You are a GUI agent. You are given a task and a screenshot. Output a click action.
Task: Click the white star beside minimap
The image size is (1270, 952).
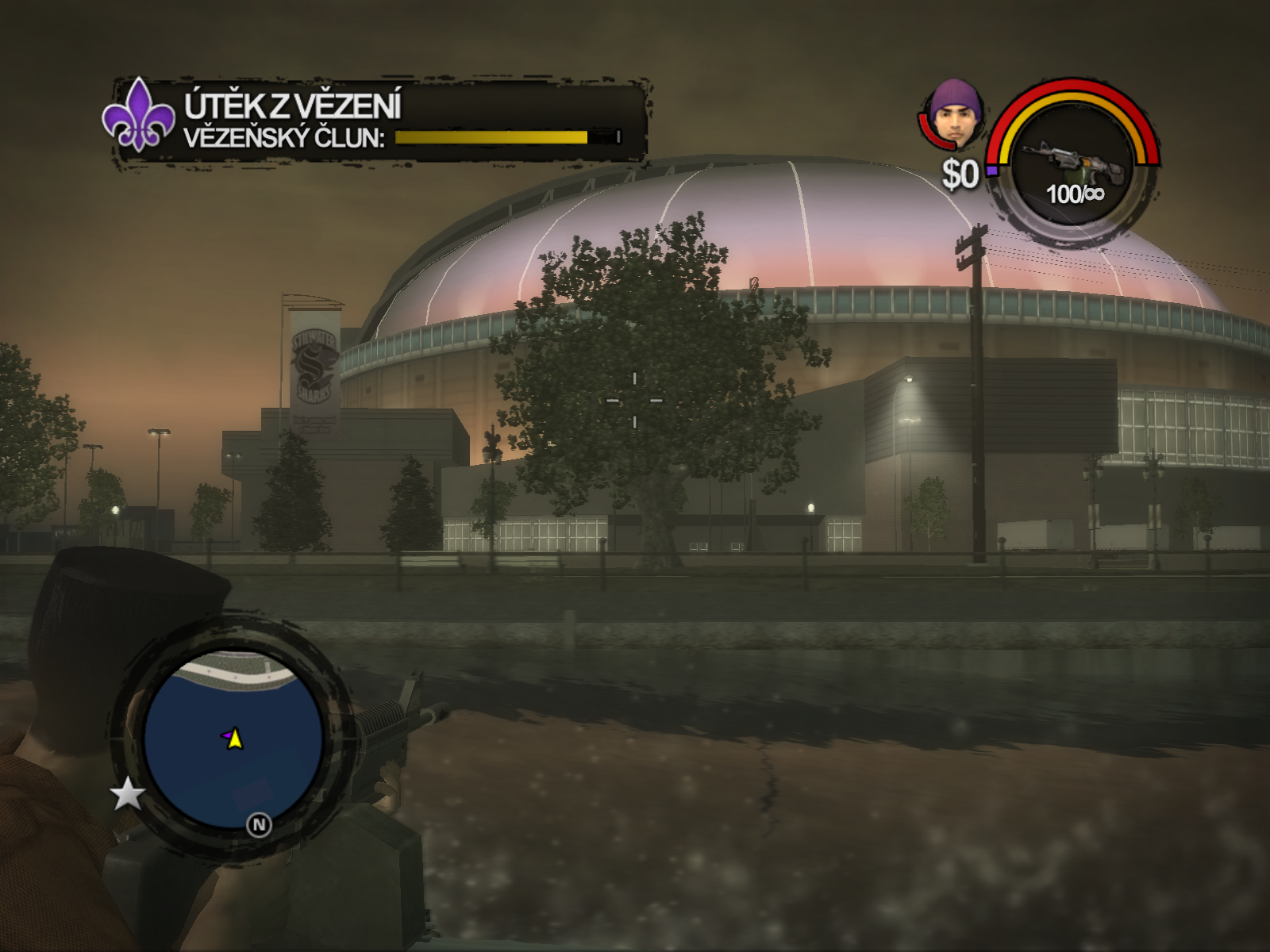click(x=127, y=793)
